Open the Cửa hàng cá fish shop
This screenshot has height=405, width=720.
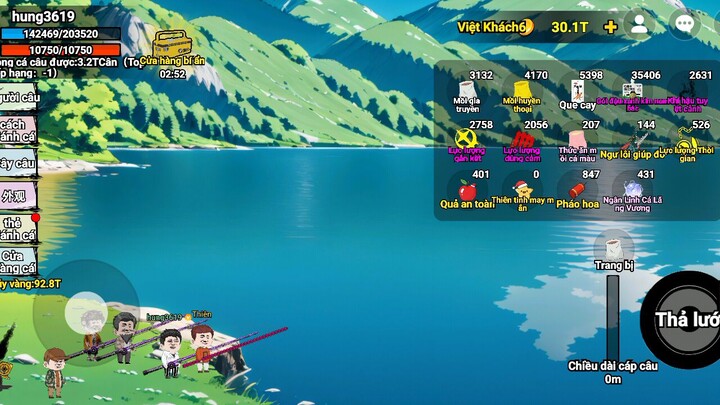pos(18,261)
